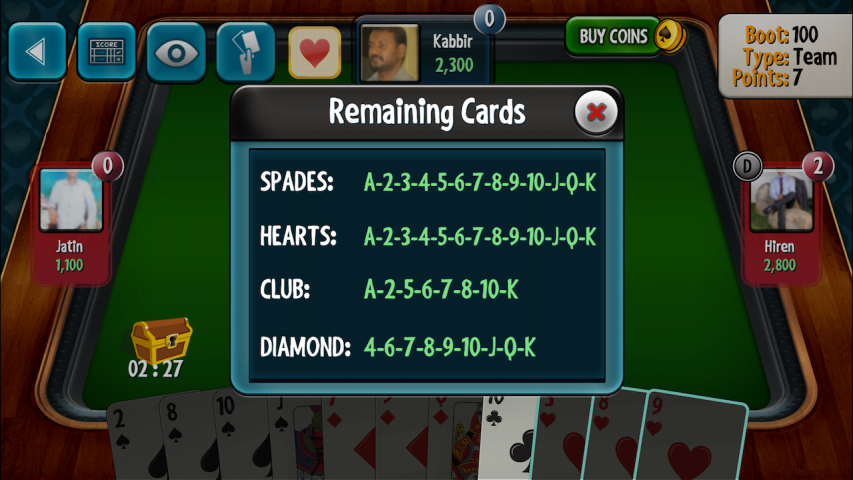This screenshot has height=480, width=853.
Task: Go back with the left arrow button
Action: [x=37, y=51]
